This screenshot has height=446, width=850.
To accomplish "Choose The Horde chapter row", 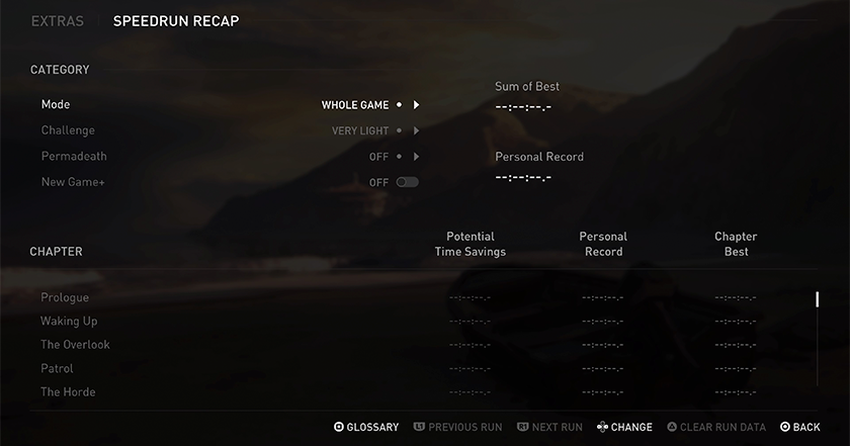I will (68, 392).
